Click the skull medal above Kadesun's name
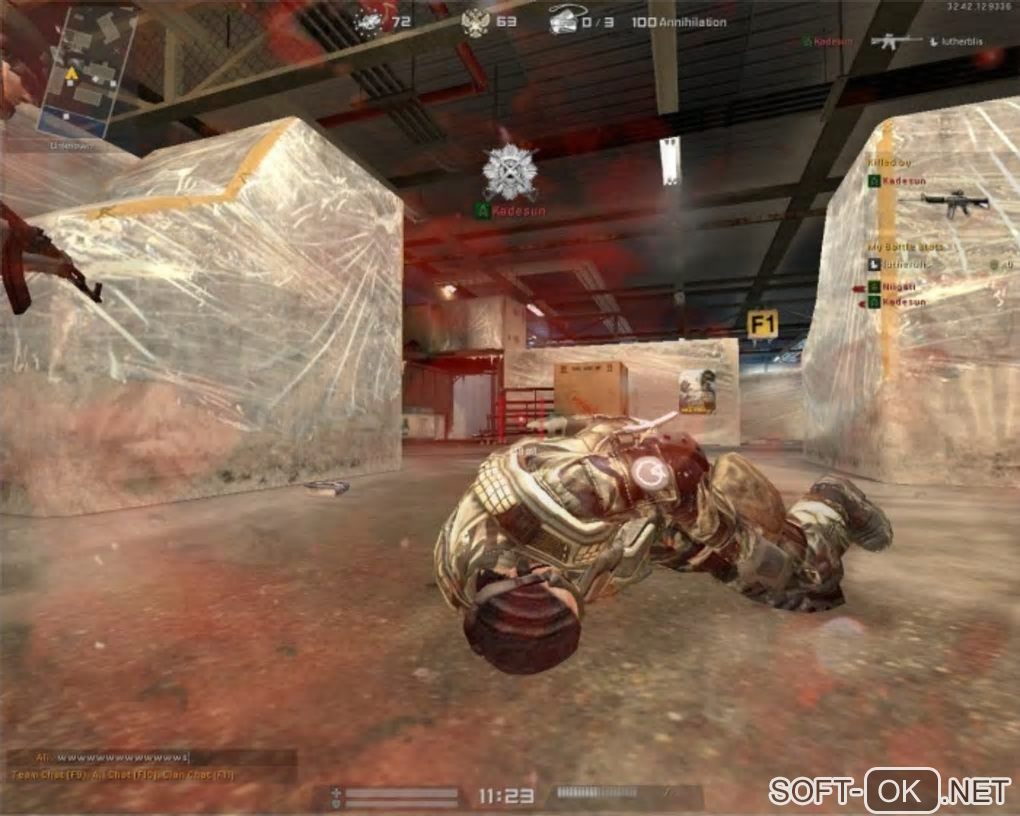This screenshot has height=816, width=1020. pos(509,172)
